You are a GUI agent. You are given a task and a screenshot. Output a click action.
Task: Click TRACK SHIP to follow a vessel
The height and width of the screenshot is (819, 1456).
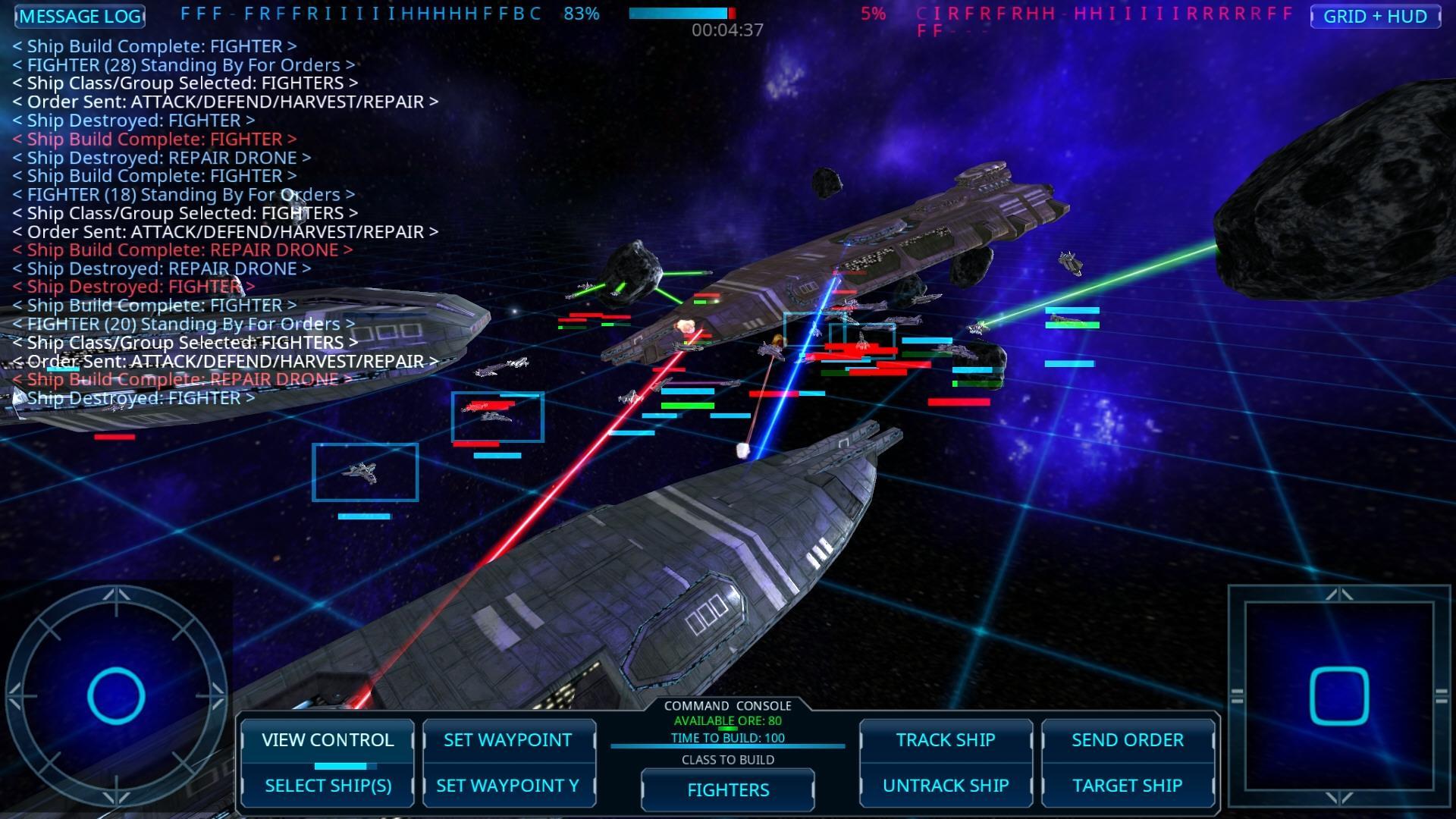(x=945, y=739)
